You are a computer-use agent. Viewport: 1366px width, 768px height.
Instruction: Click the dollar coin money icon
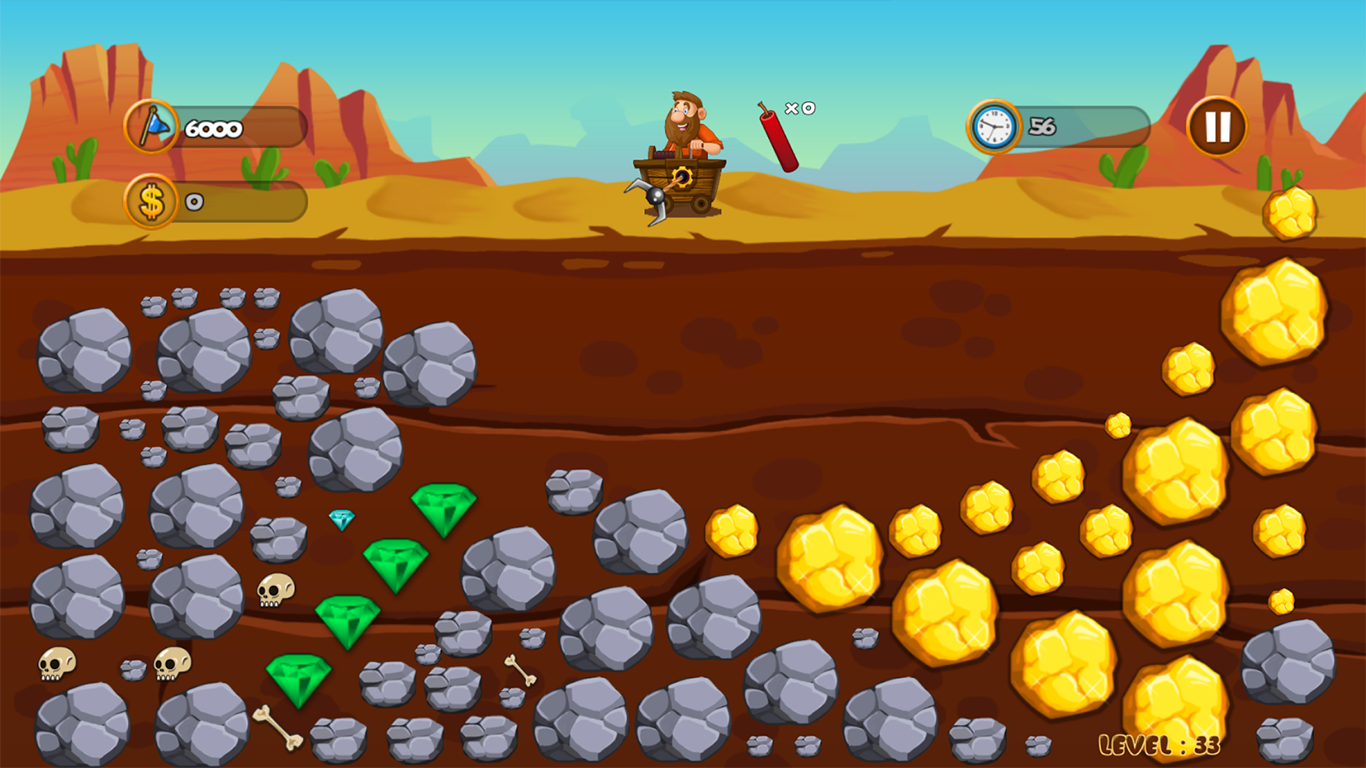pos(150,199)
